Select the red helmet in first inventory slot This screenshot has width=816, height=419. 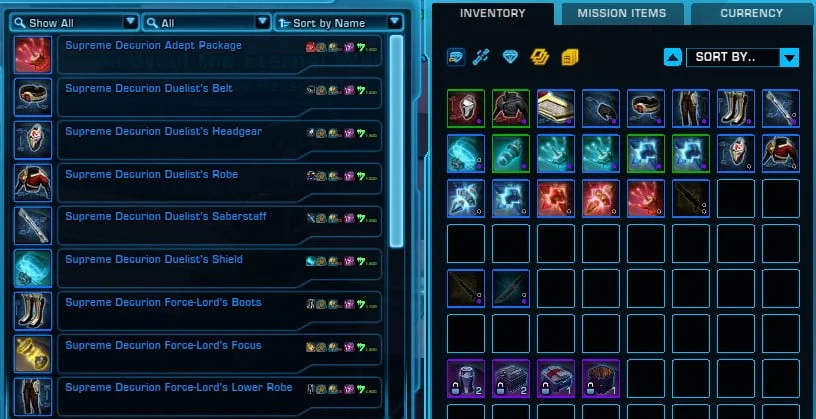466,108
